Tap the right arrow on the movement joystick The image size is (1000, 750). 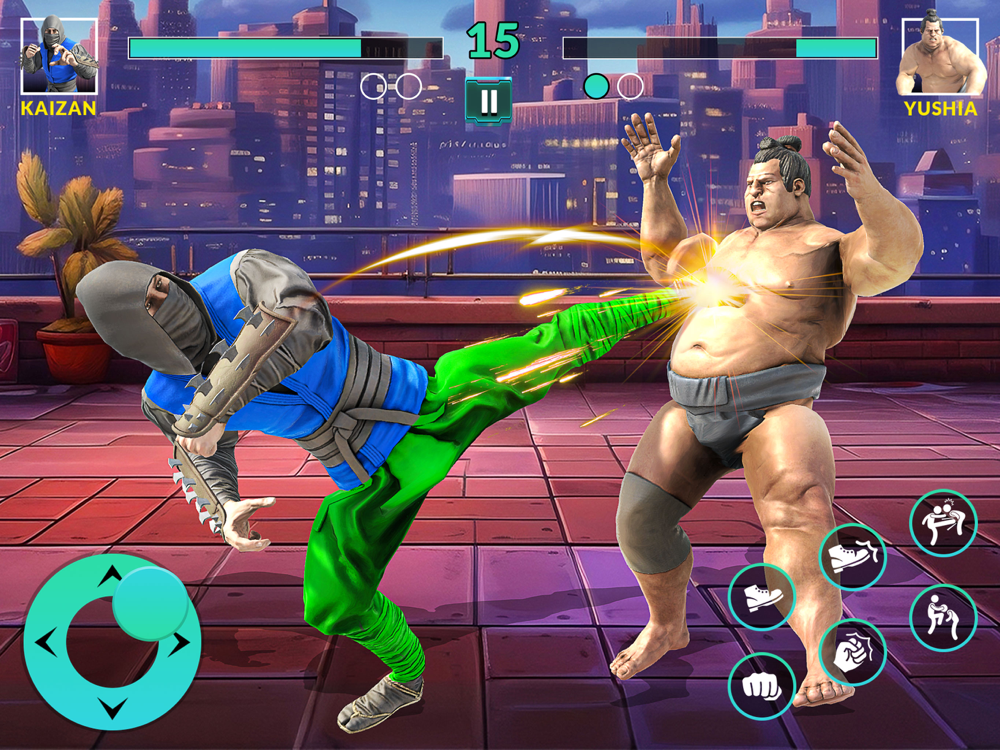tap(179, 643)
